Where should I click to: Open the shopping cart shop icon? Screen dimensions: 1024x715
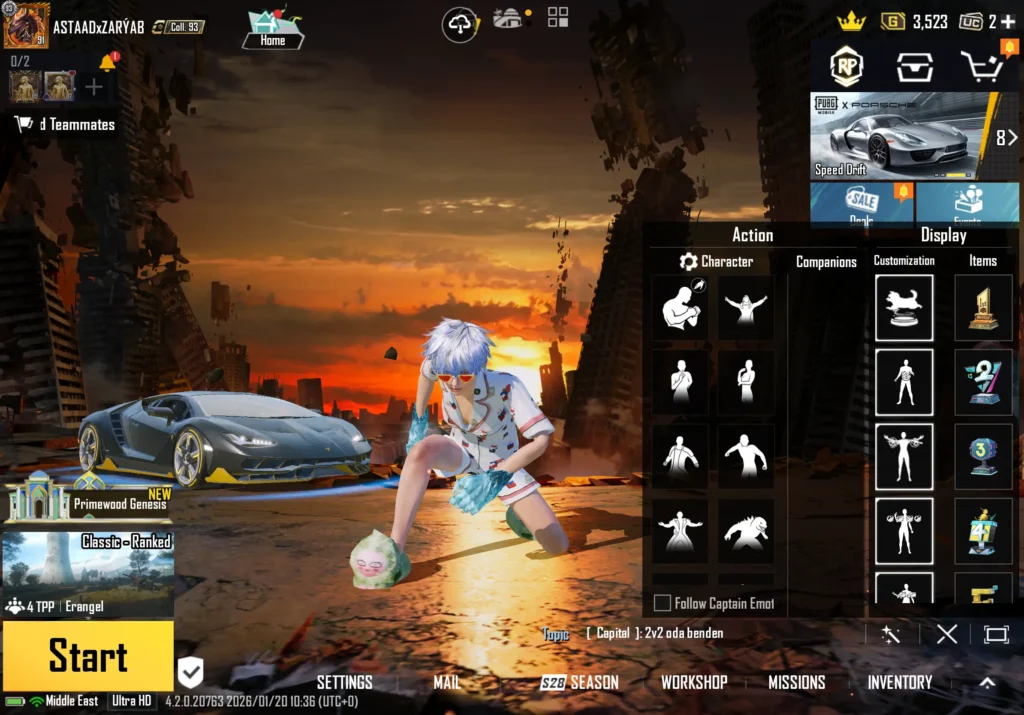click(981, 66)
